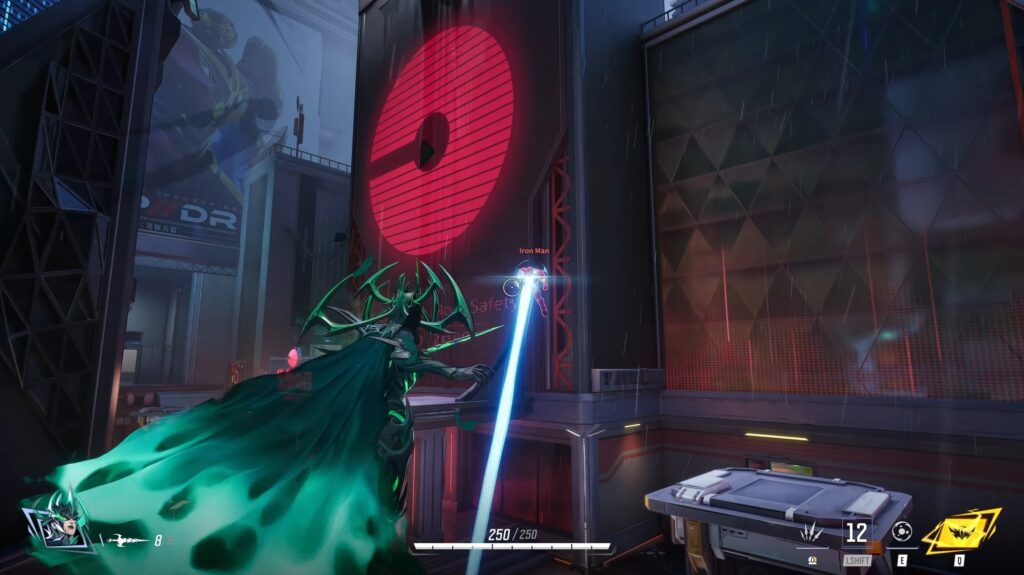Trigger the orb ability bound to E
This screenshot has width=1024, height=575.
click(902, 532)
